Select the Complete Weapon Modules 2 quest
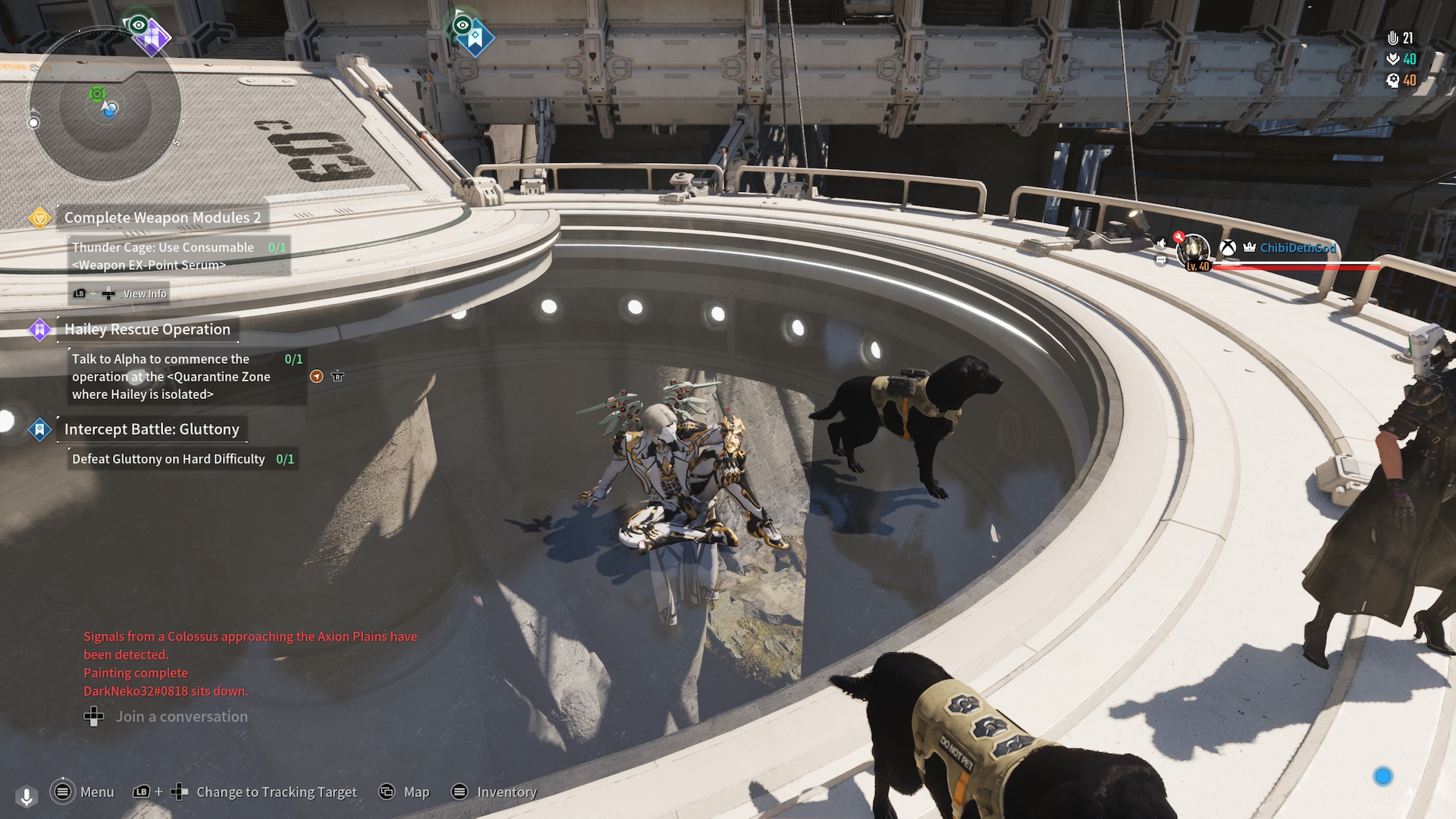 coord(162,218)
